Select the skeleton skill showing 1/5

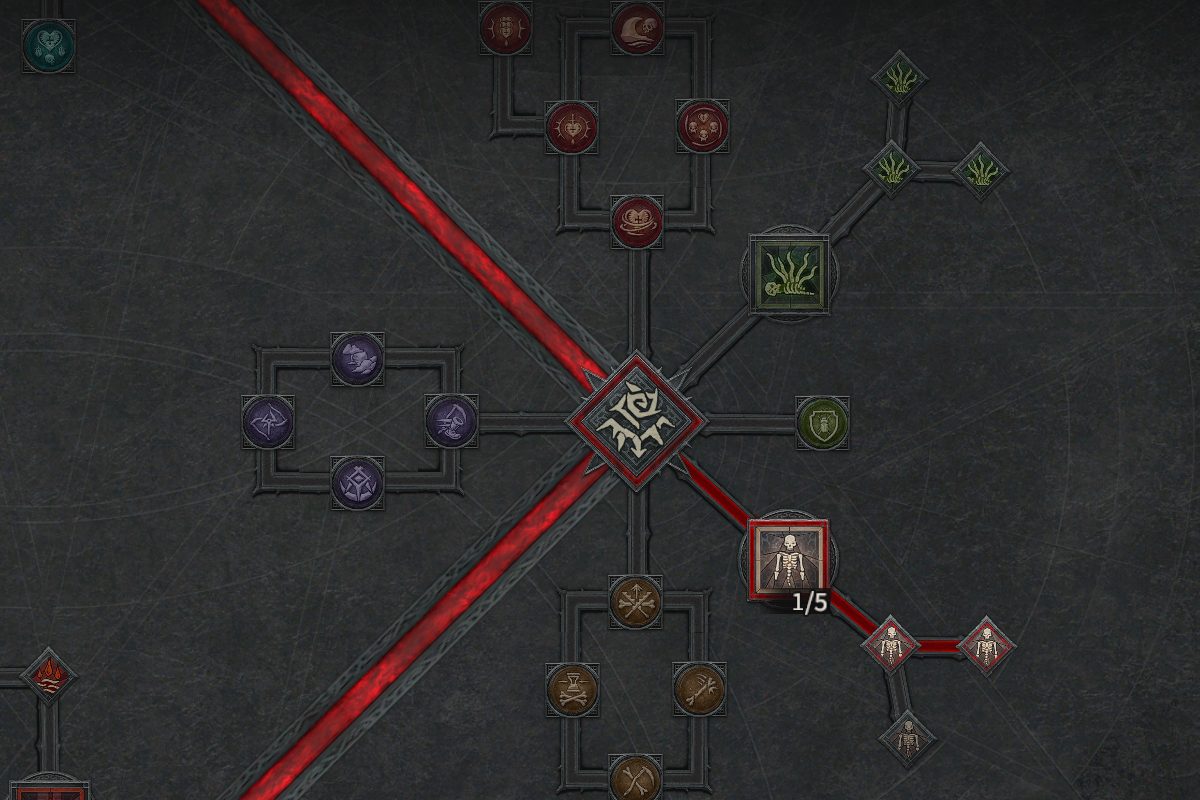click(x=788, y=559)
